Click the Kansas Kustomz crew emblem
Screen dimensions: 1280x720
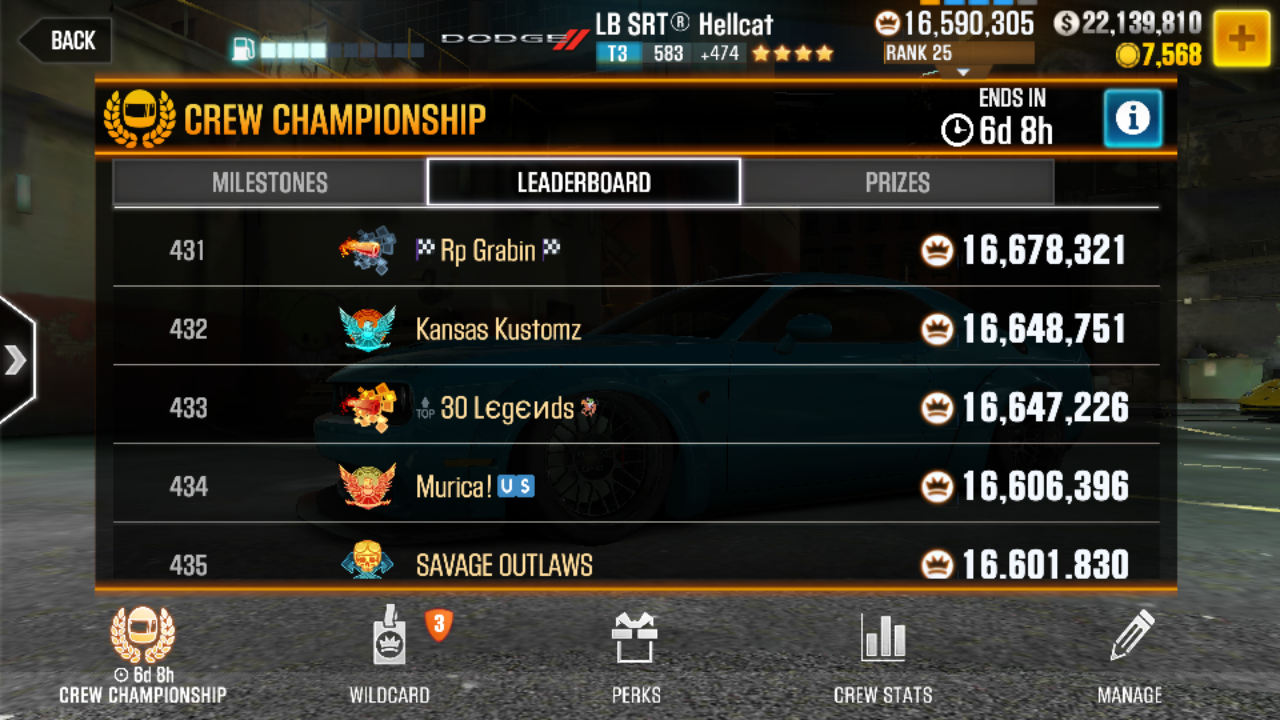(368, 329)
